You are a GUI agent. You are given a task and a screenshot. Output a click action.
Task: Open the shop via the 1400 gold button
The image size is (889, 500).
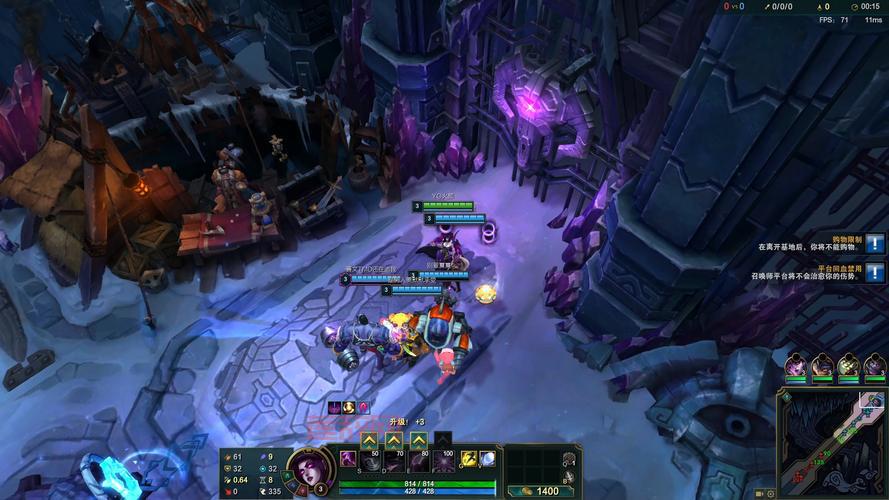[541, 491]
